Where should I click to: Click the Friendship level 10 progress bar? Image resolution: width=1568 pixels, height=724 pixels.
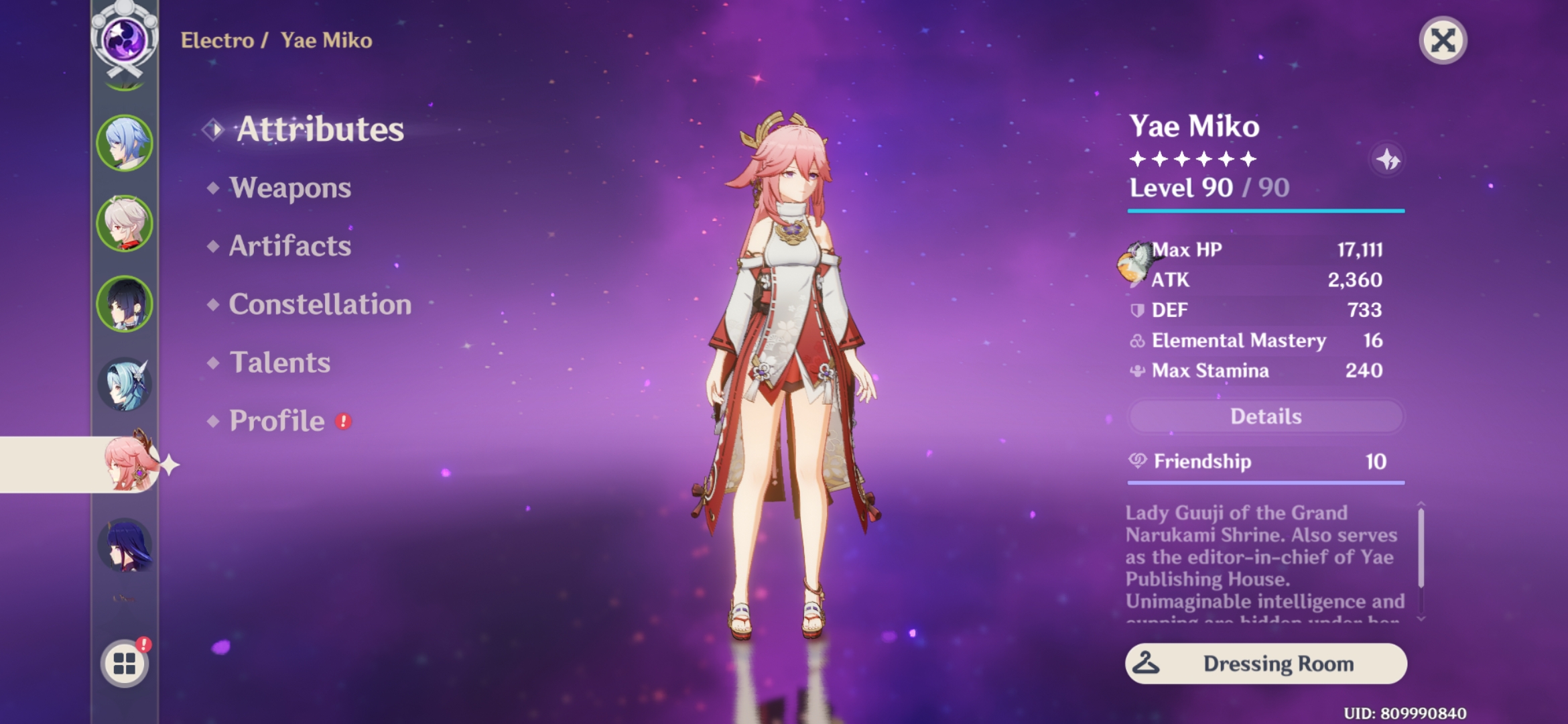(1266, 481)
